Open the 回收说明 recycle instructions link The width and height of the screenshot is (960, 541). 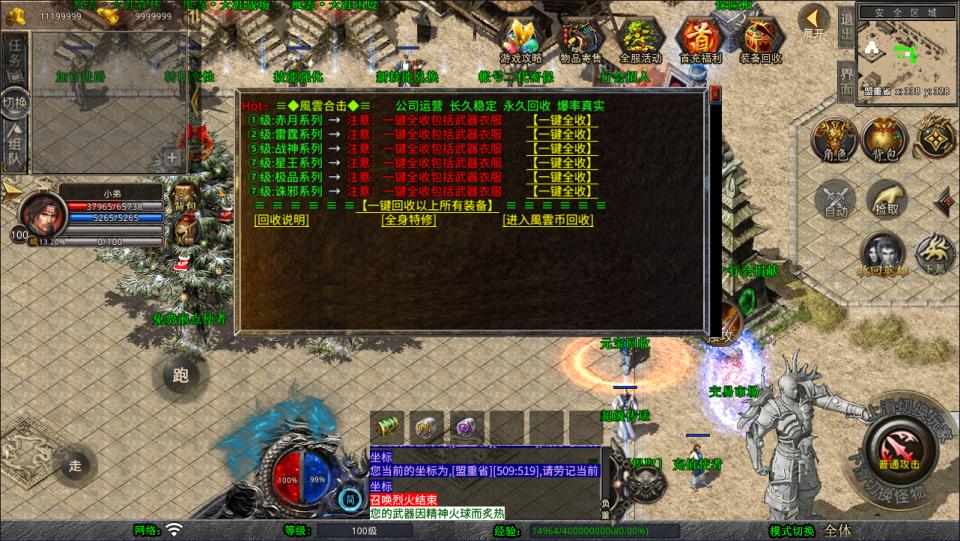[282, 220]
